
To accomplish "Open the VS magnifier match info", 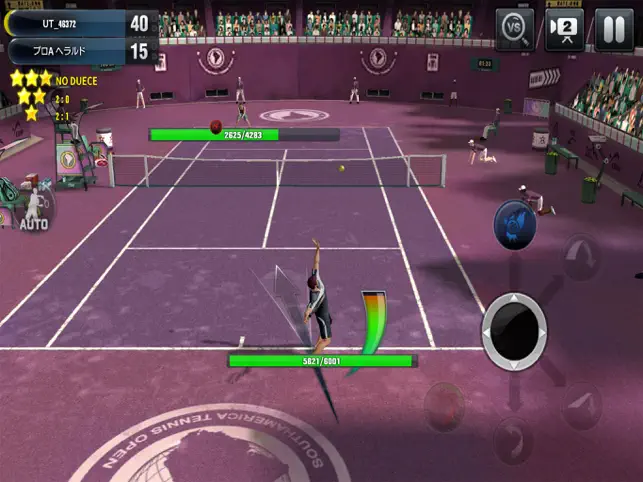I will [515, 28].
